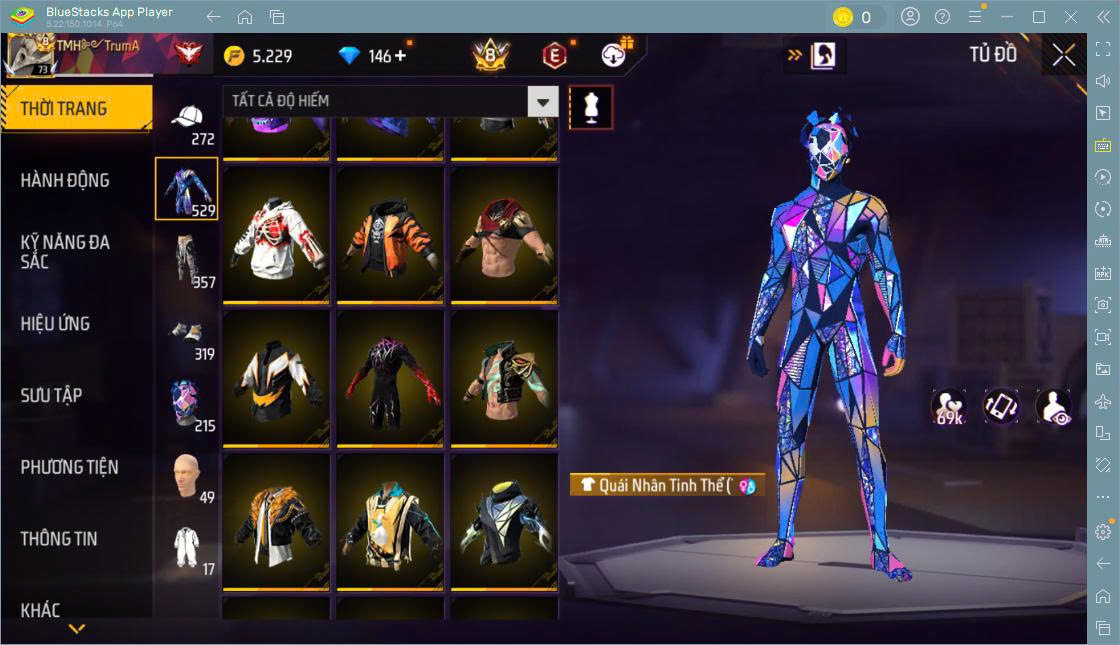Maximize the BlueStacks window
This screenshot has width=1120, height=645.
tap(1039, 17)
